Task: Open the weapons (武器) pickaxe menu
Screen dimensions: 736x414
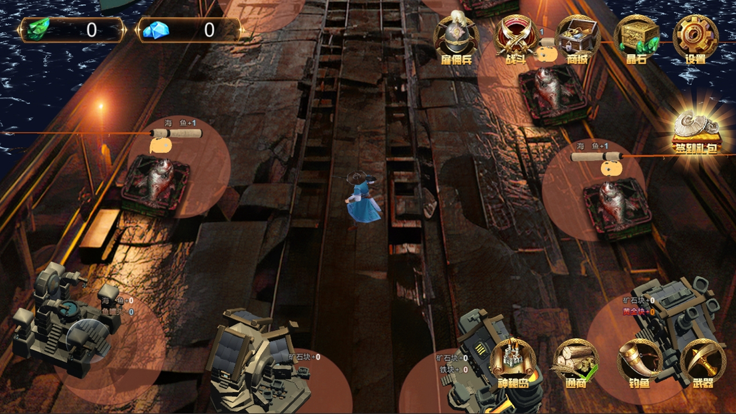Action: [702, 364]
